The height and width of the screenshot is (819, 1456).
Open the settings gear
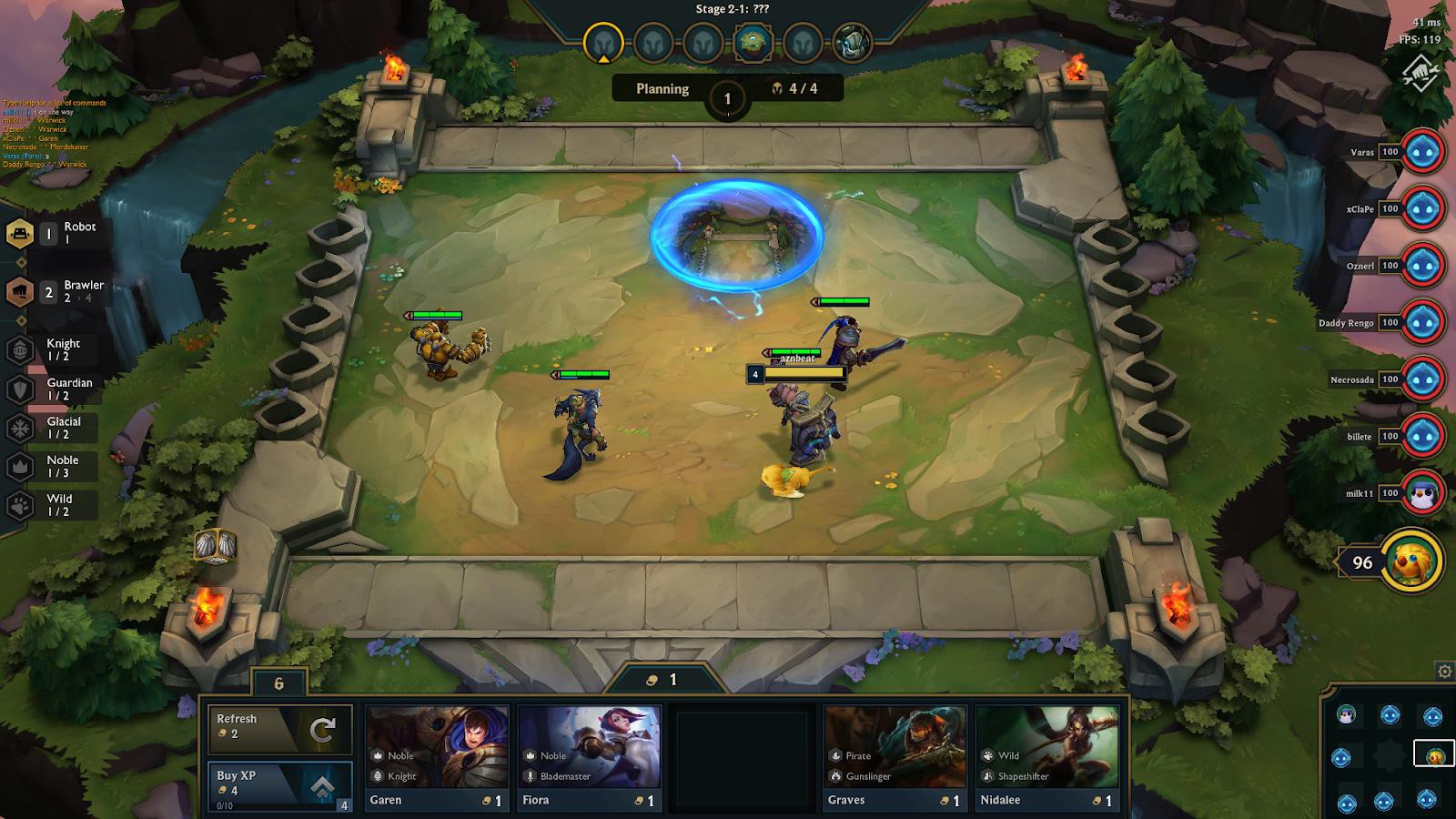coord(1445,671)
